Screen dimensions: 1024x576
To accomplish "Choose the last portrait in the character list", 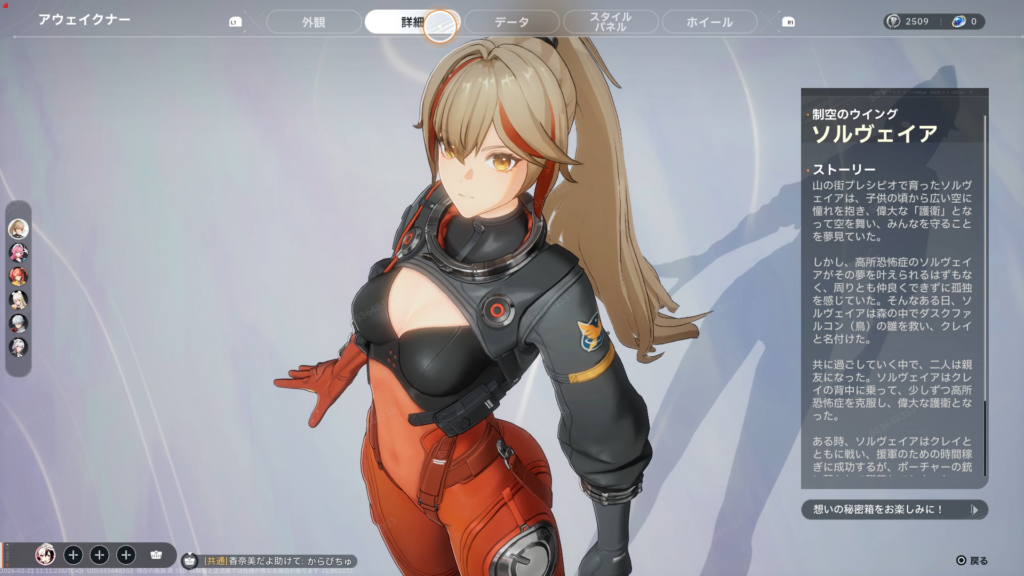I will [x=18, y=347].
